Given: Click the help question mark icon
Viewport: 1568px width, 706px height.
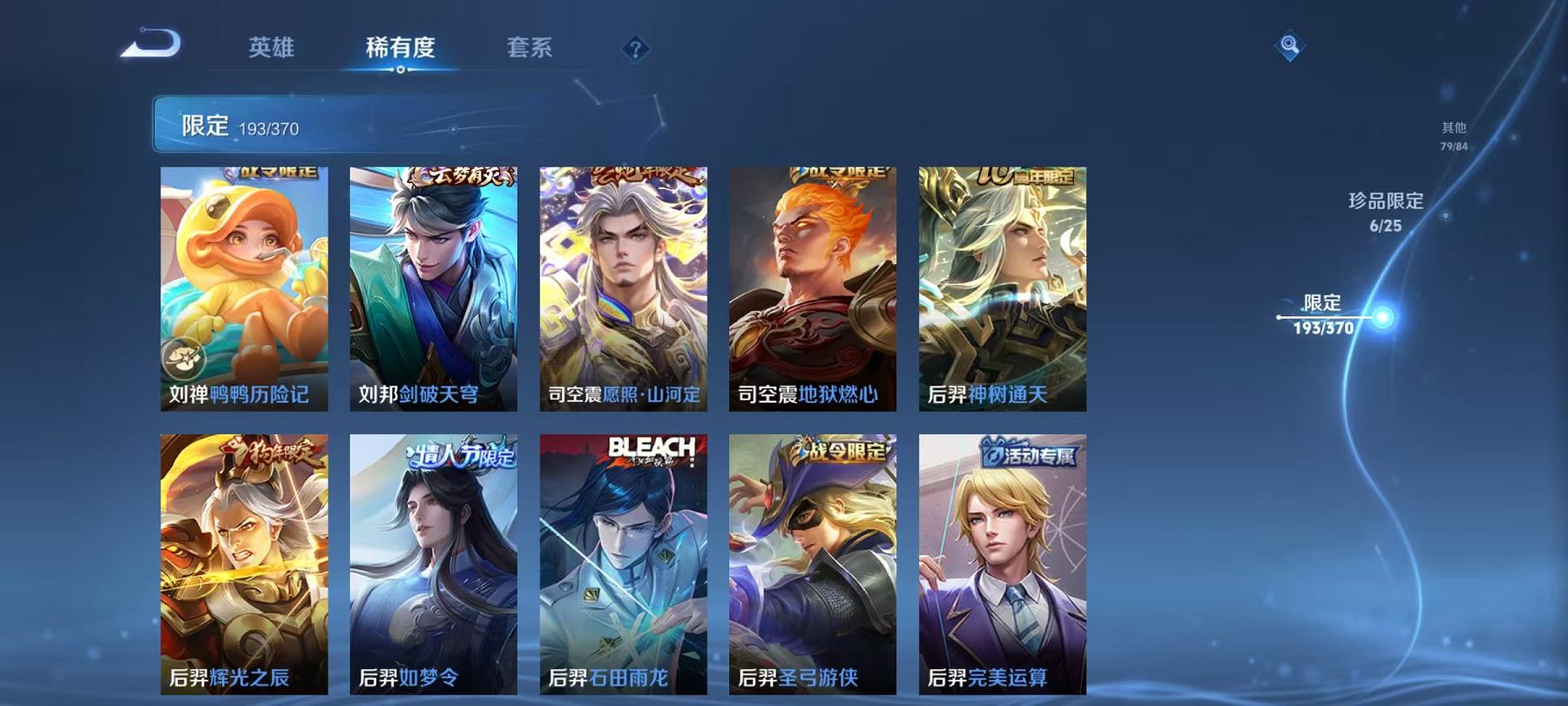Looking at the screenshot, I should 637,50.
